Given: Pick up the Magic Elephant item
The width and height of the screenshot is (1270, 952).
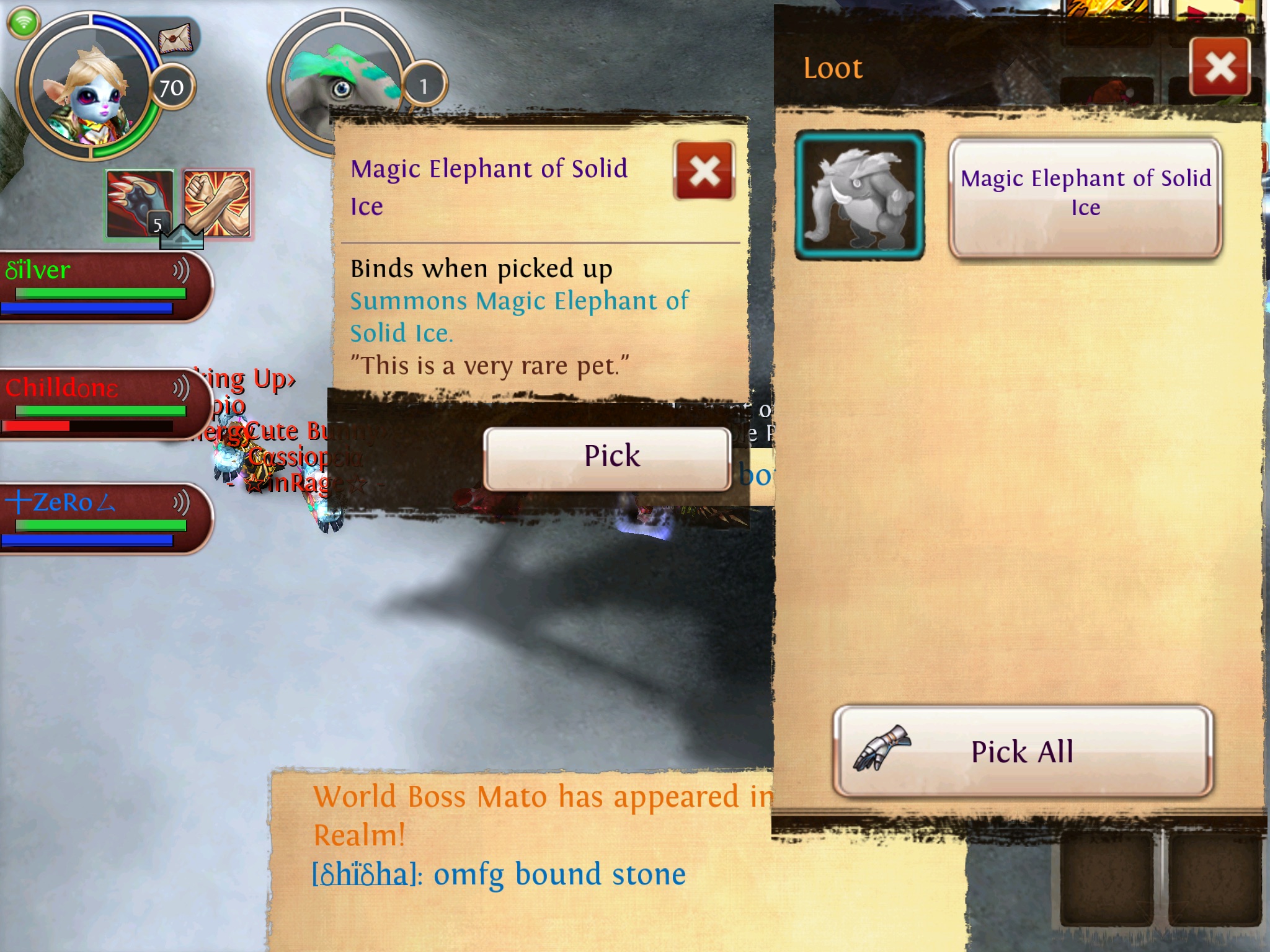Looking at the screenshot, I should [607, 458].
